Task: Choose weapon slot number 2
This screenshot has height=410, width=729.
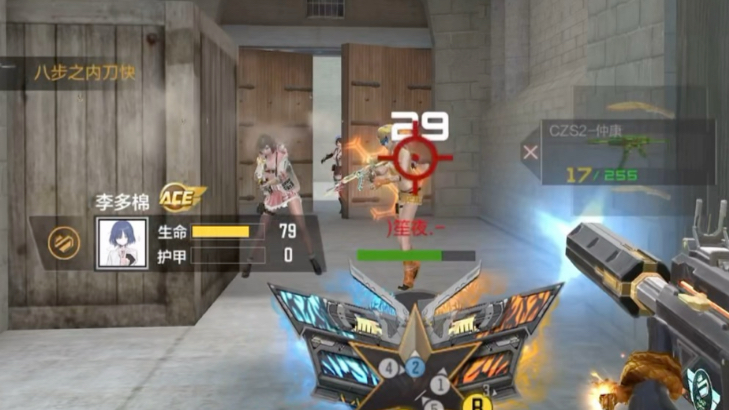Action: tap(416, 367)
